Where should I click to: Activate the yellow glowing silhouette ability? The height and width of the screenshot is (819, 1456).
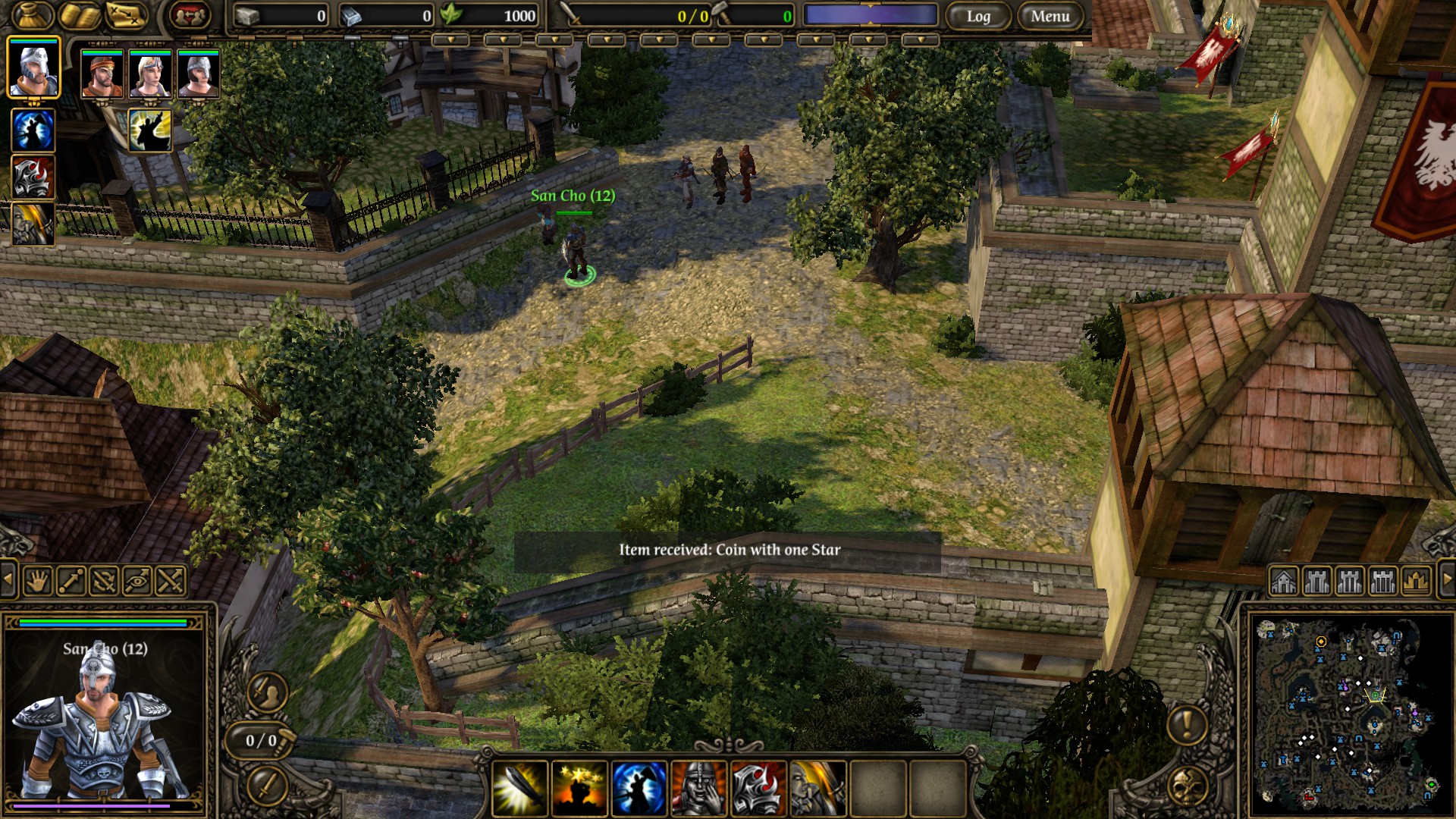149,130
